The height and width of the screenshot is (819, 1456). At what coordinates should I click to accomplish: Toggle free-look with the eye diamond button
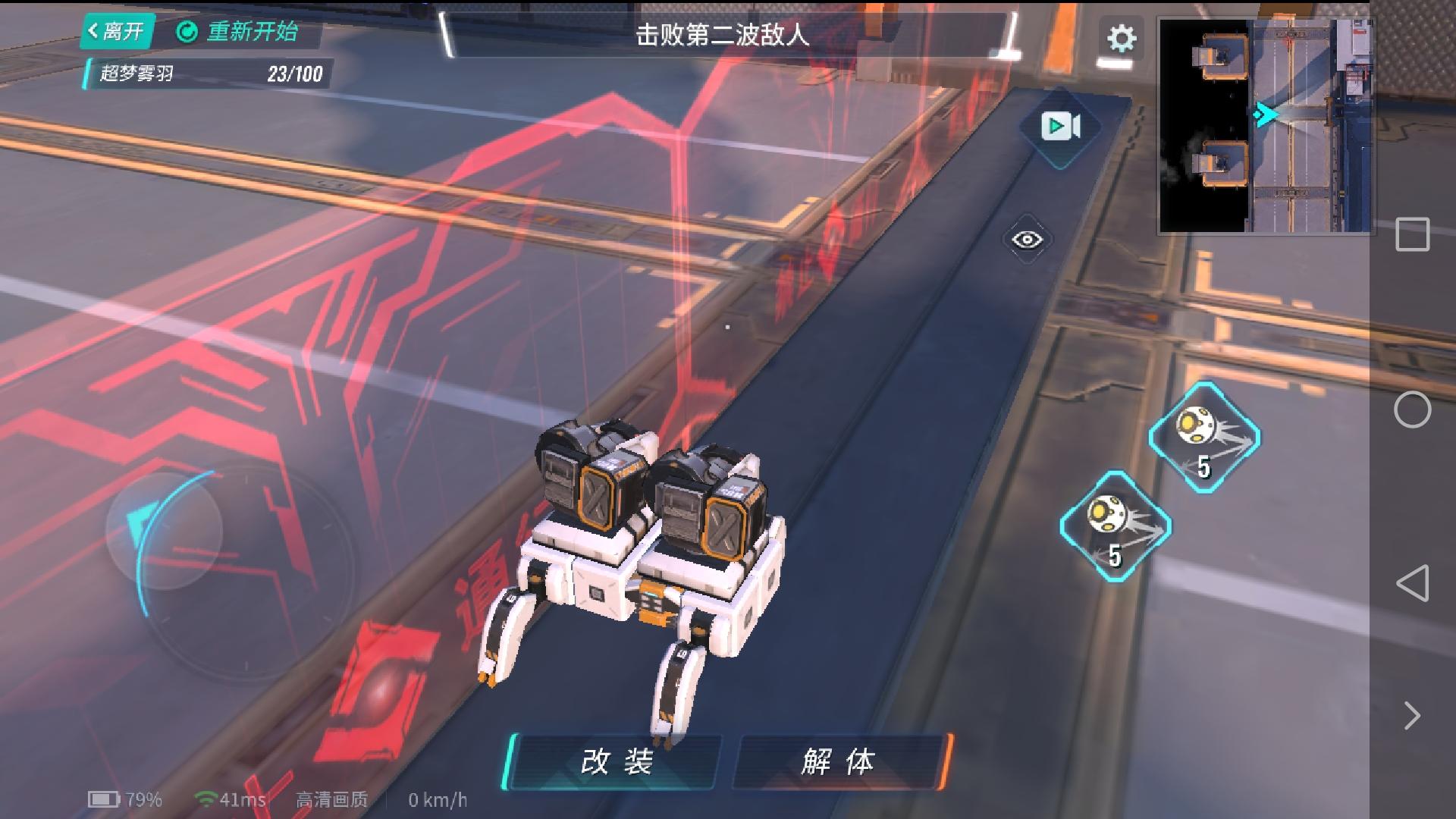click(x=1027, y=237)
